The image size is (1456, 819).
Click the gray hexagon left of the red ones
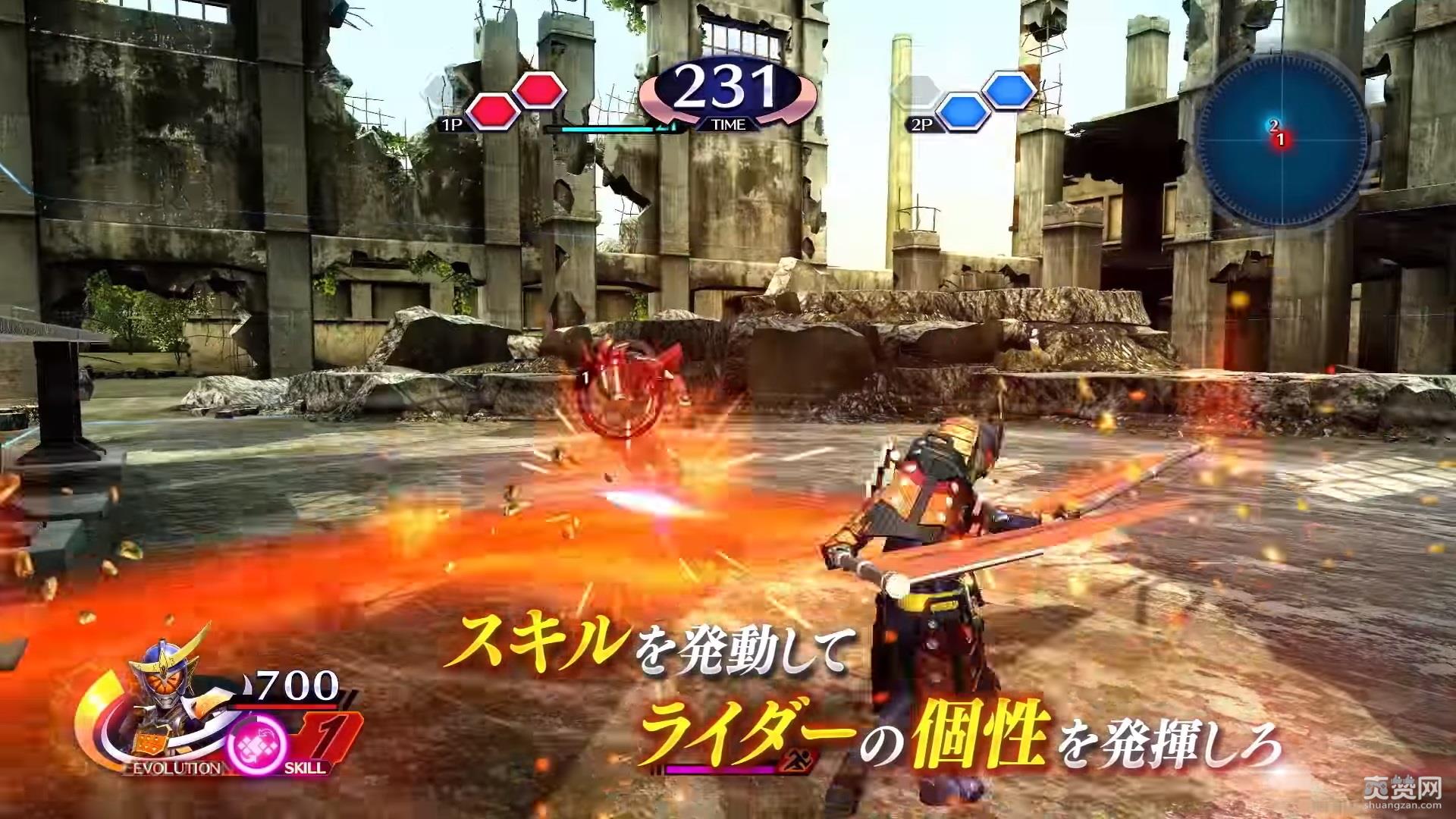(x=435, y=86)
